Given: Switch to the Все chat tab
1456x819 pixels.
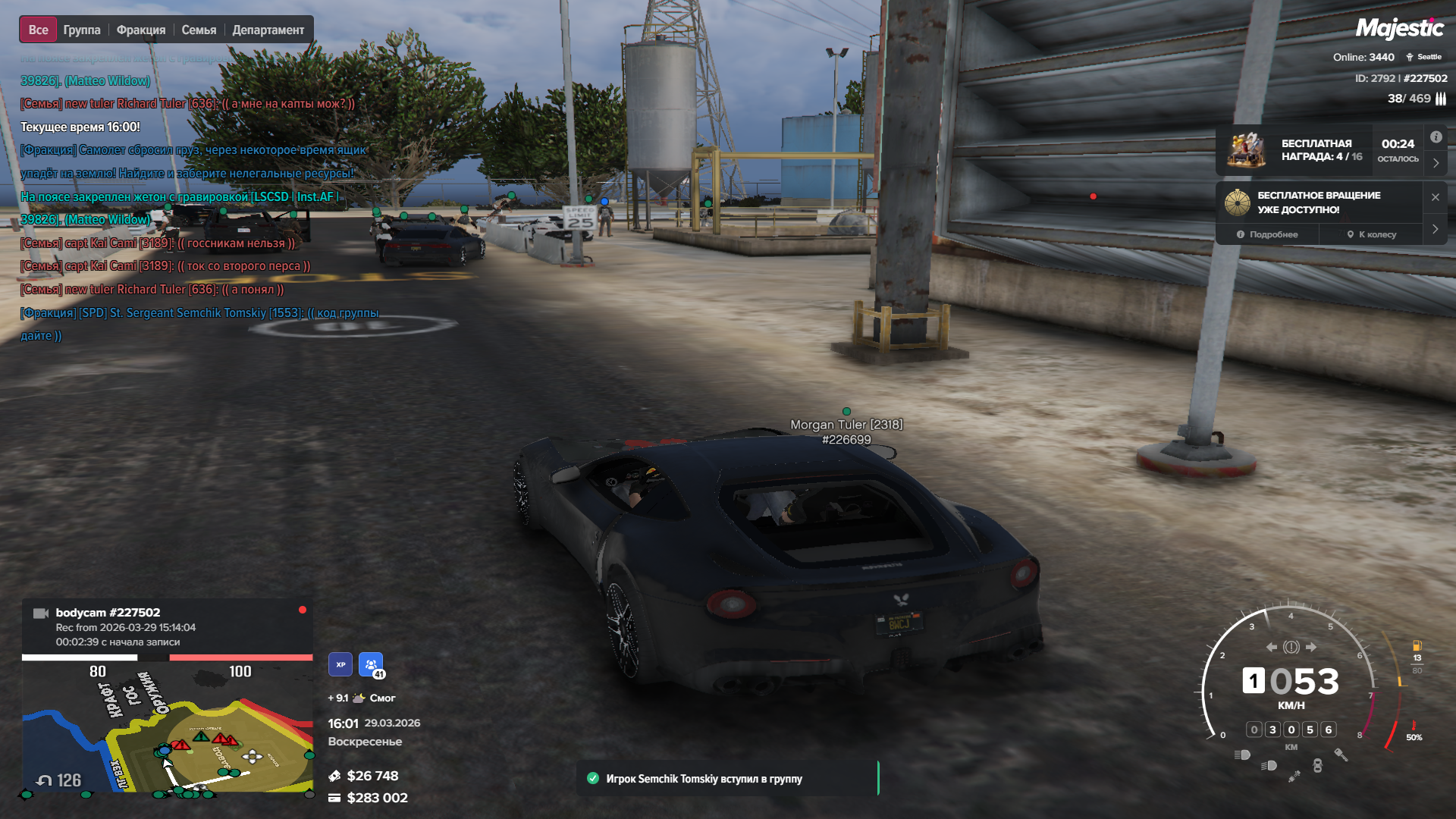Looking at the screenshot, I should pos(38,30).
